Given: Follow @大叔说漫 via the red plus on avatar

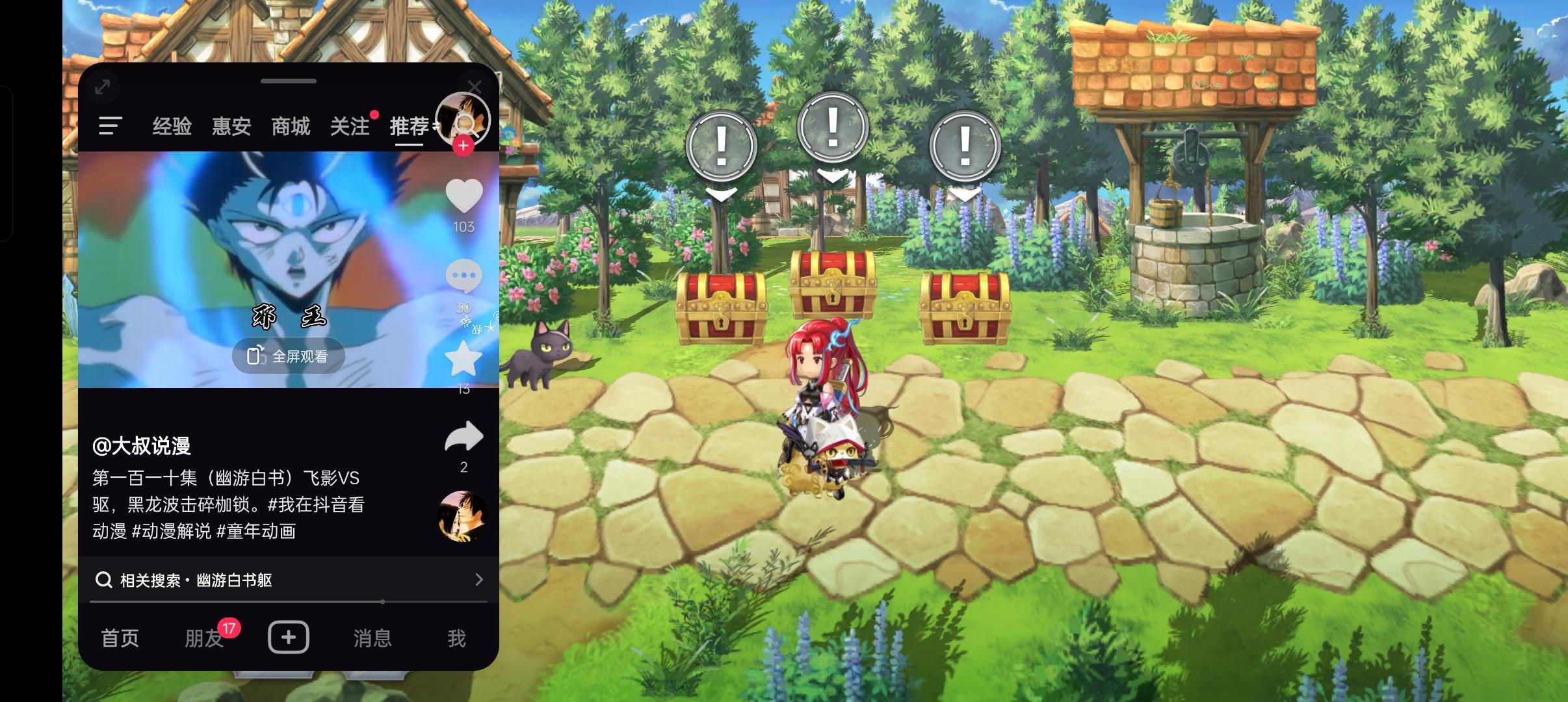Looking at the screenshot, I should (x=464, y=146).
